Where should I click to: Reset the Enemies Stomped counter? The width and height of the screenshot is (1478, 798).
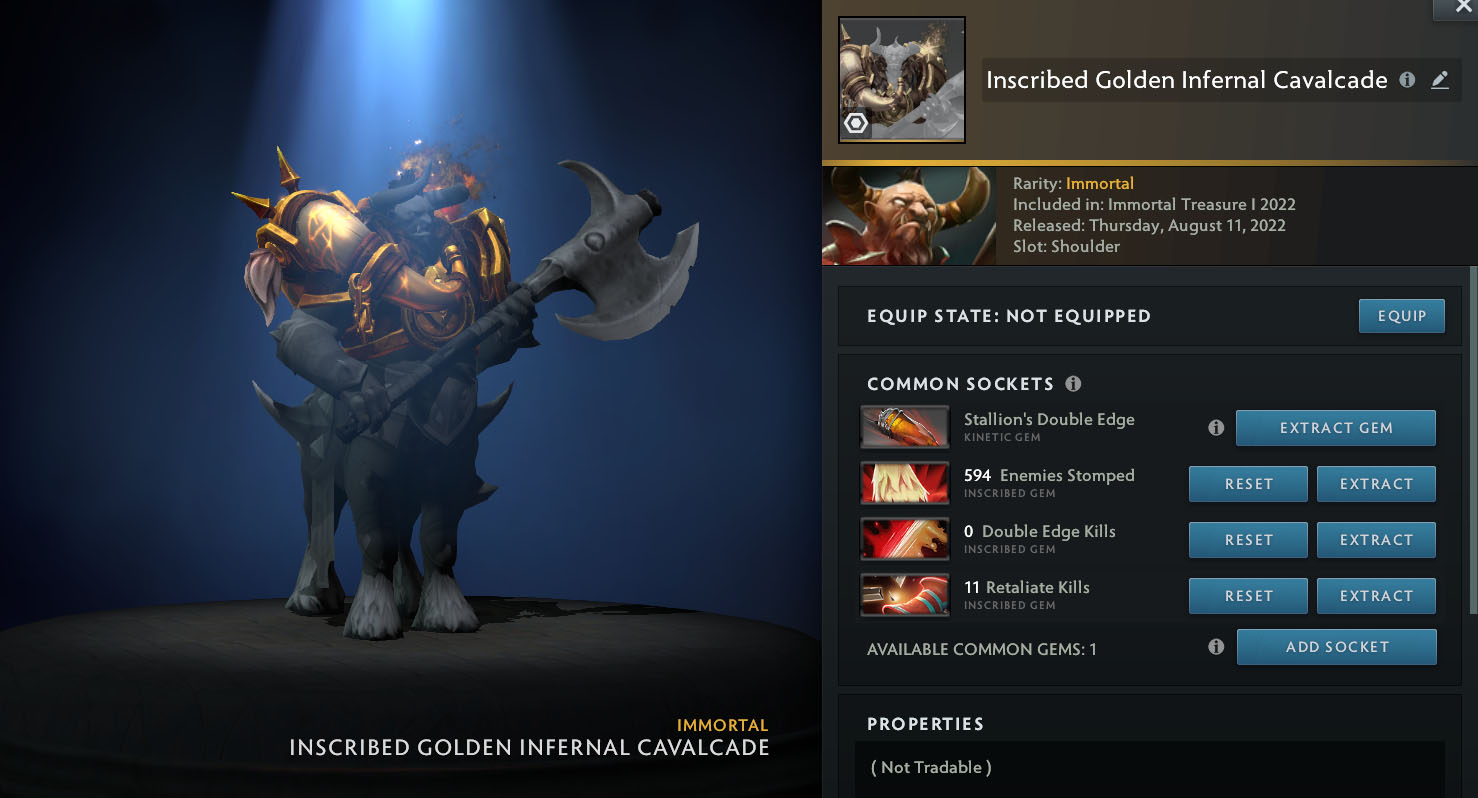click(1248, 484)
